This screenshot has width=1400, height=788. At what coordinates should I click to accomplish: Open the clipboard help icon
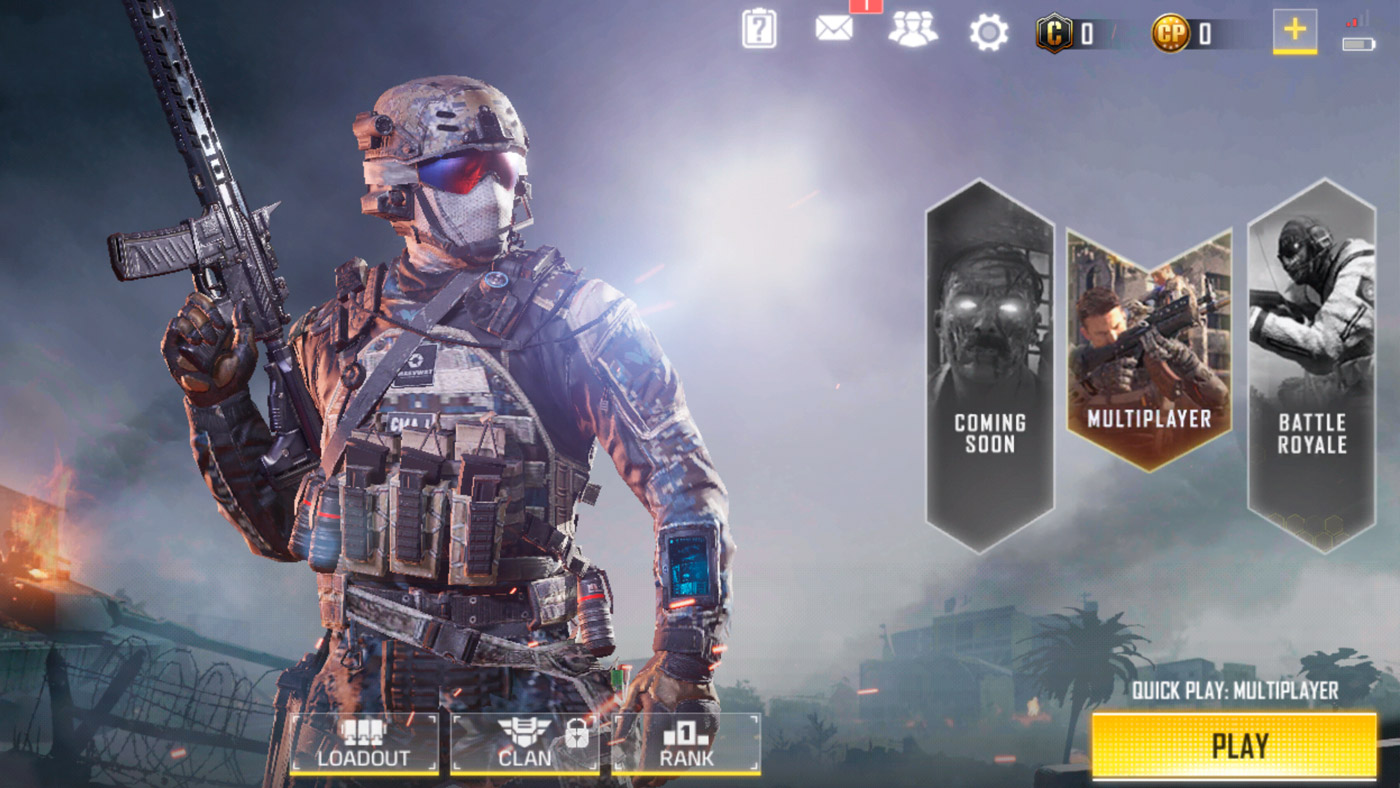click(759, 28)
